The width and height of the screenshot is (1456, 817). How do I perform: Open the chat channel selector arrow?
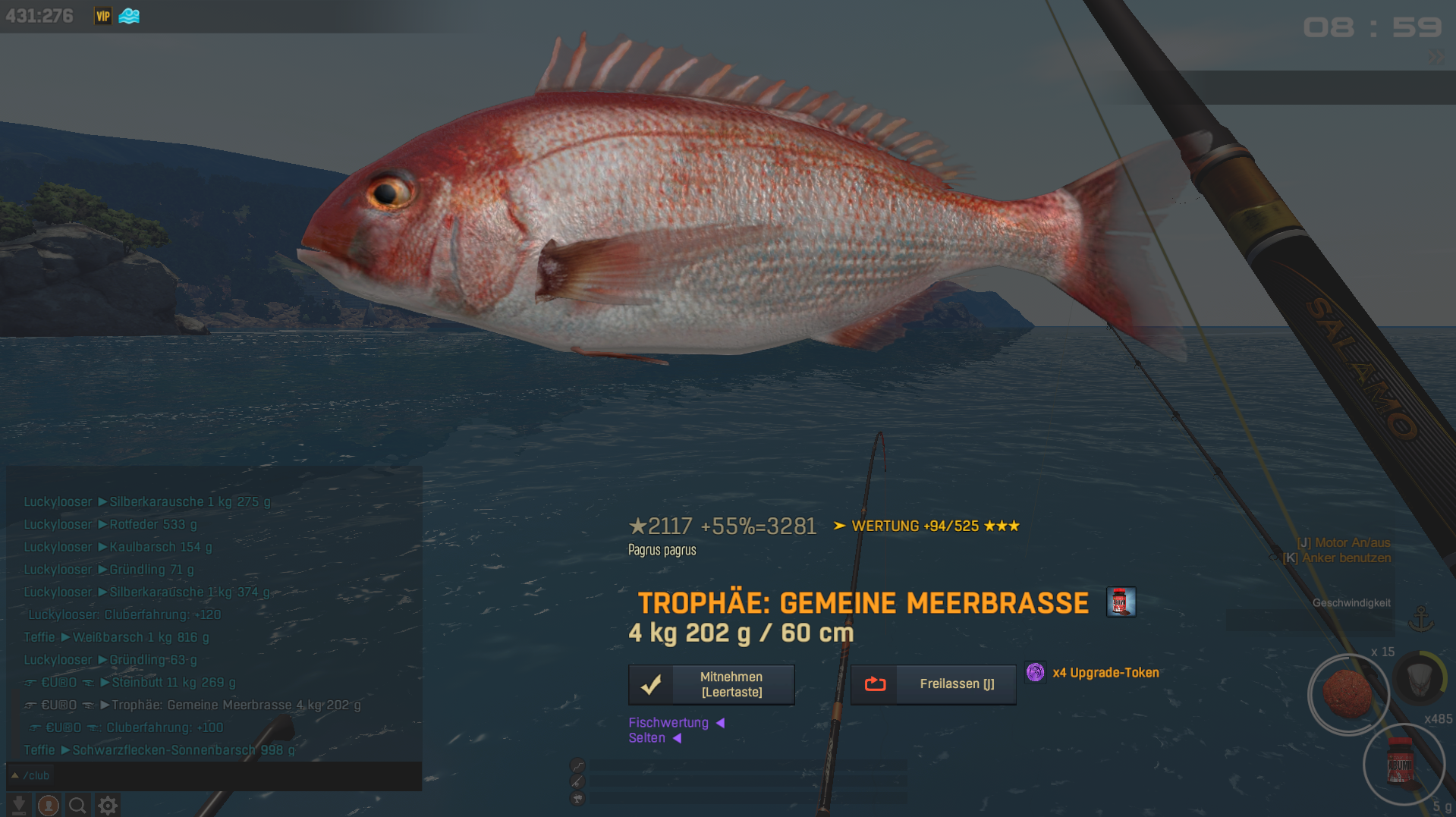pyautogui.click(x=14, y=775)
